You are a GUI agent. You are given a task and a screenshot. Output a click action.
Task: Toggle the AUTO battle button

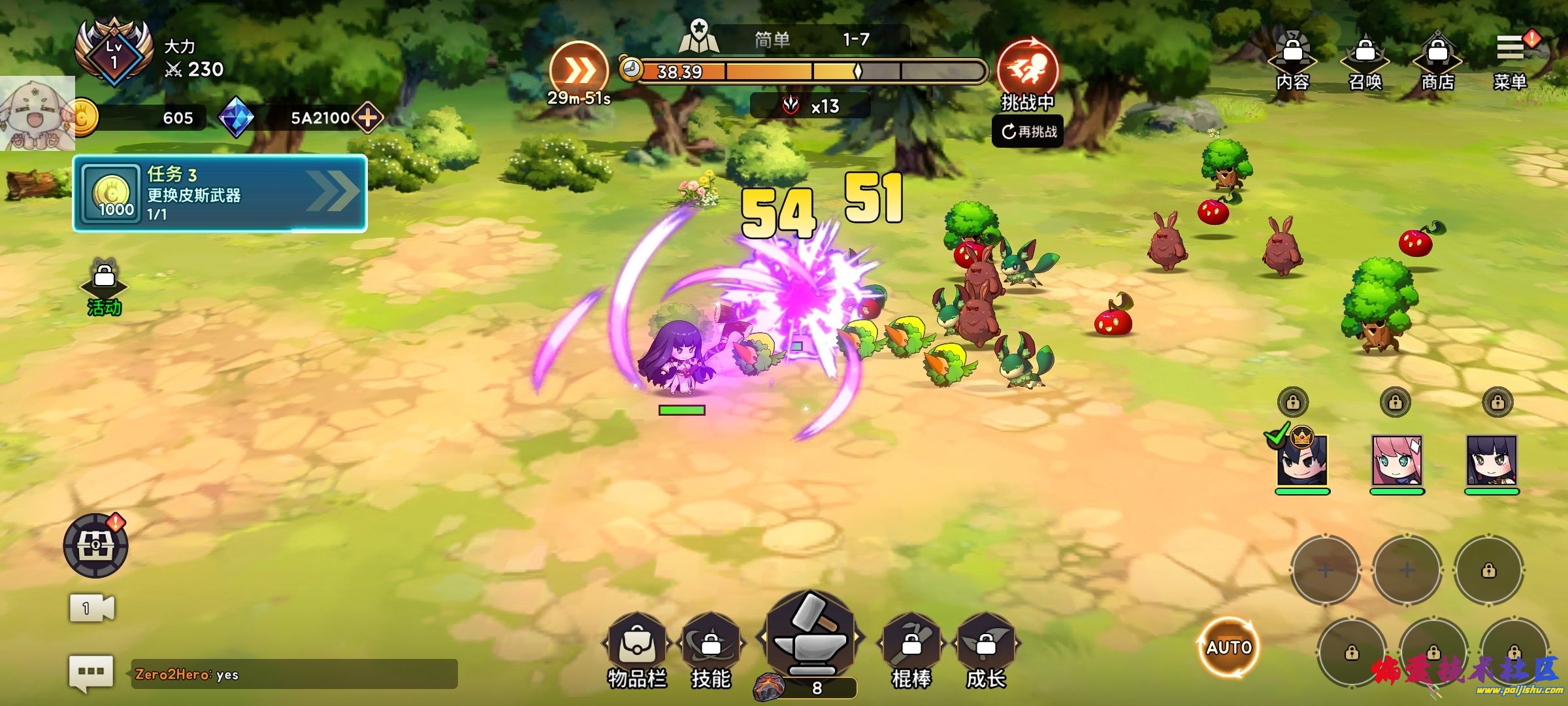click(x=1229, y=647)
